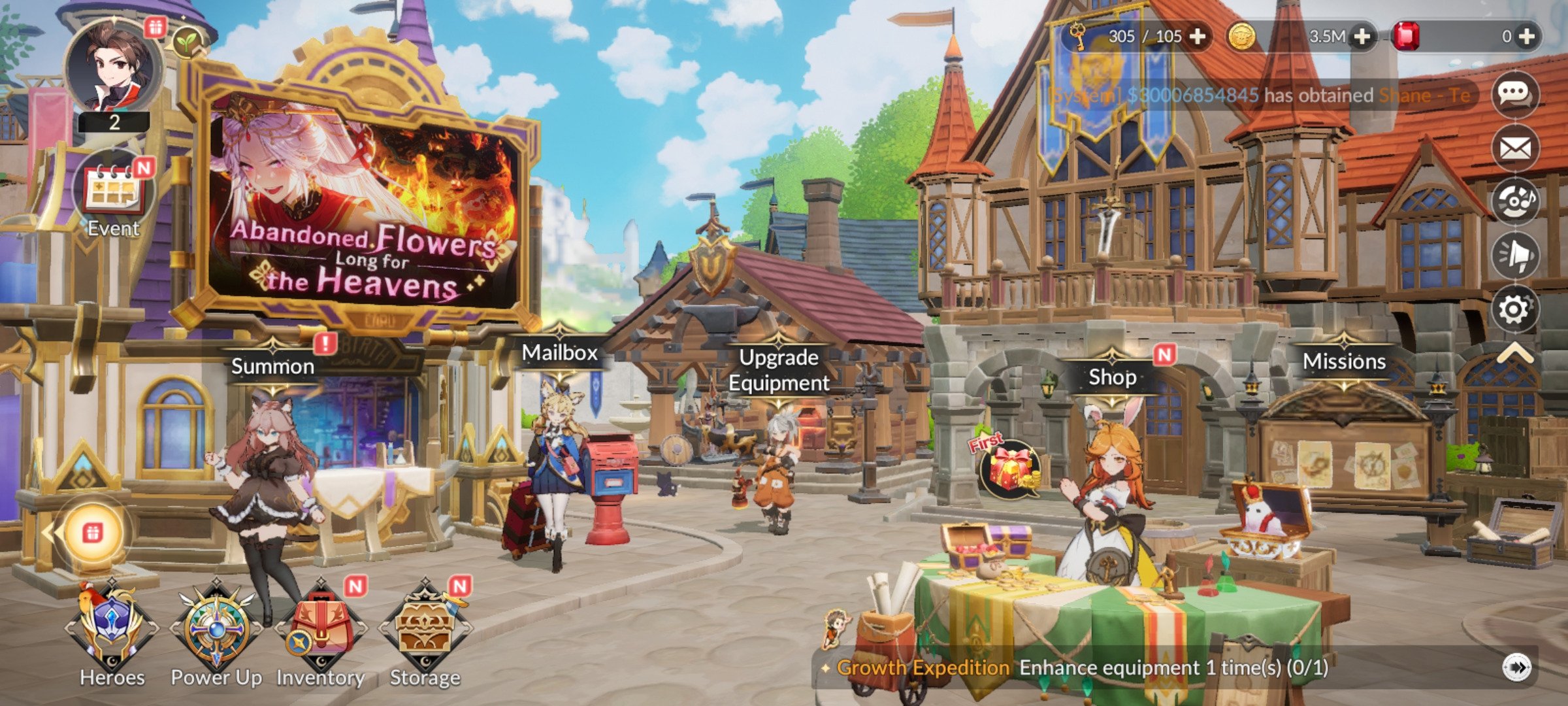
Task: Add more keys with plus button
Action: (x=1198, y=37)
